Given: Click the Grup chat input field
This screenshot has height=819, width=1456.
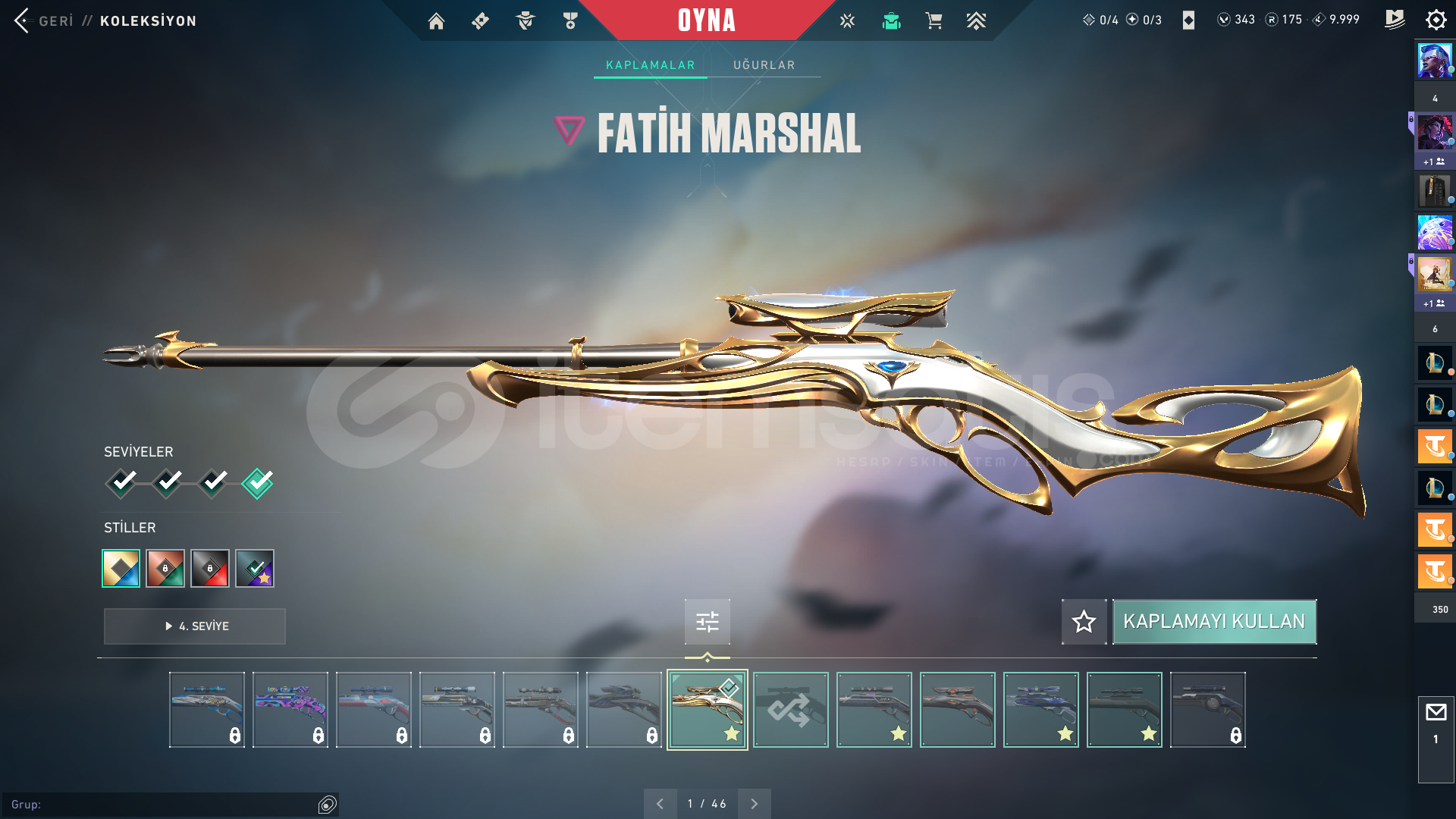Looking at the screenshot, I should [163, 805].
